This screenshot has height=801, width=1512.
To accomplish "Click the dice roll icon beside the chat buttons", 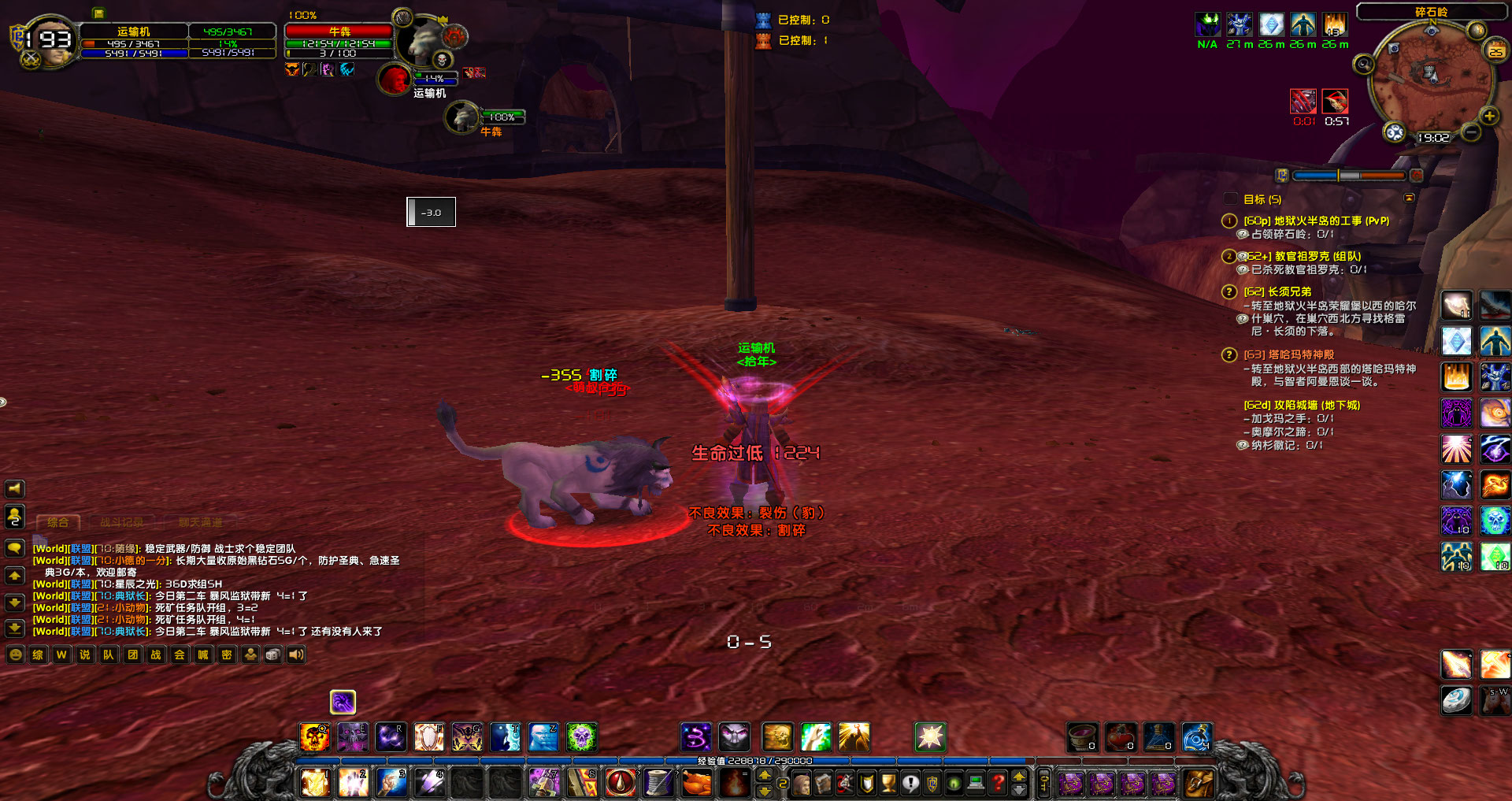I will [x=273, y=655].
